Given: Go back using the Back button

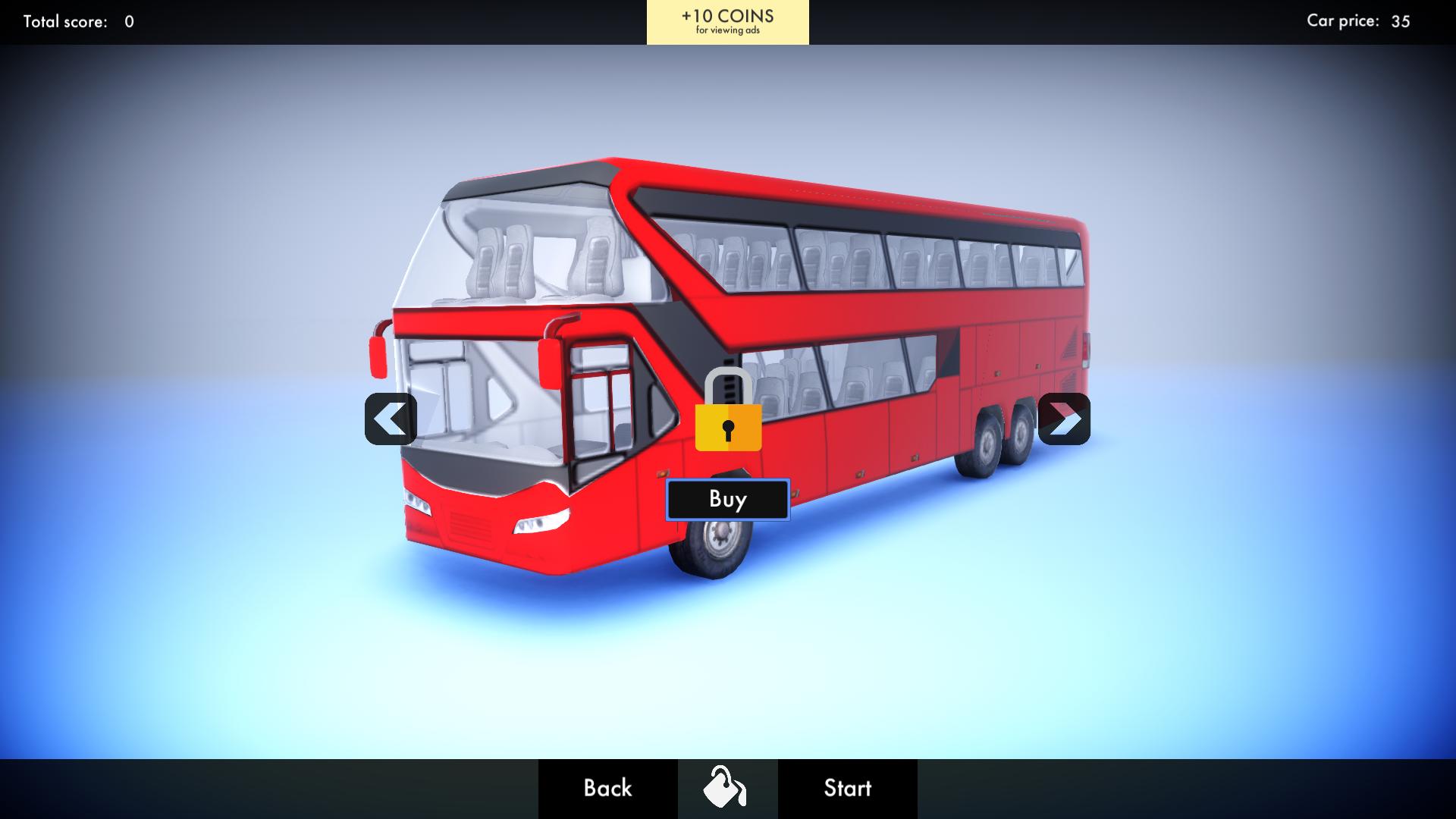Looking at the screenshot, I should [607, 789].
